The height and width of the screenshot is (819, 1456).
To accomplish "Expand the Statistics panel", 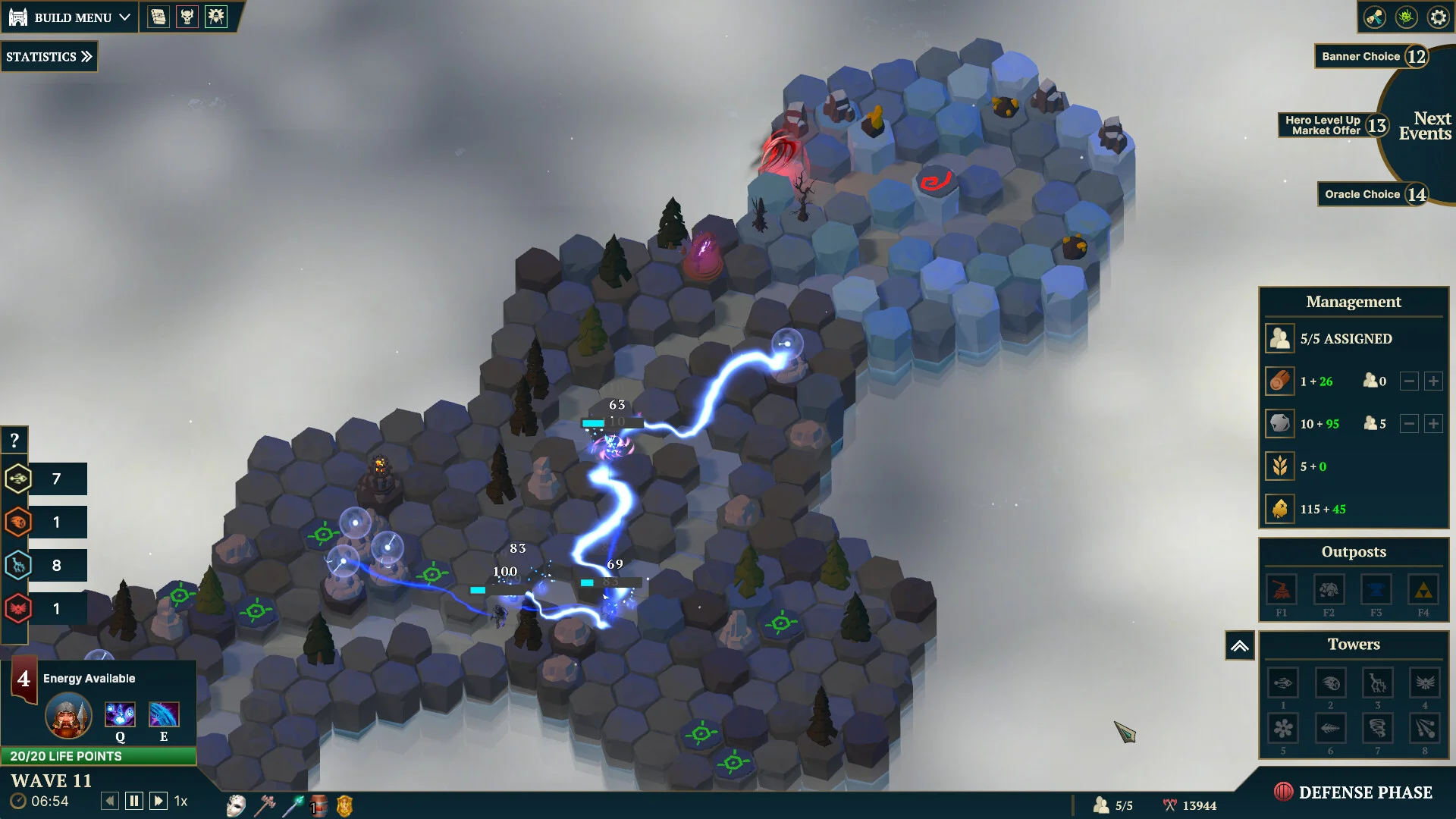I will (49, 57).
